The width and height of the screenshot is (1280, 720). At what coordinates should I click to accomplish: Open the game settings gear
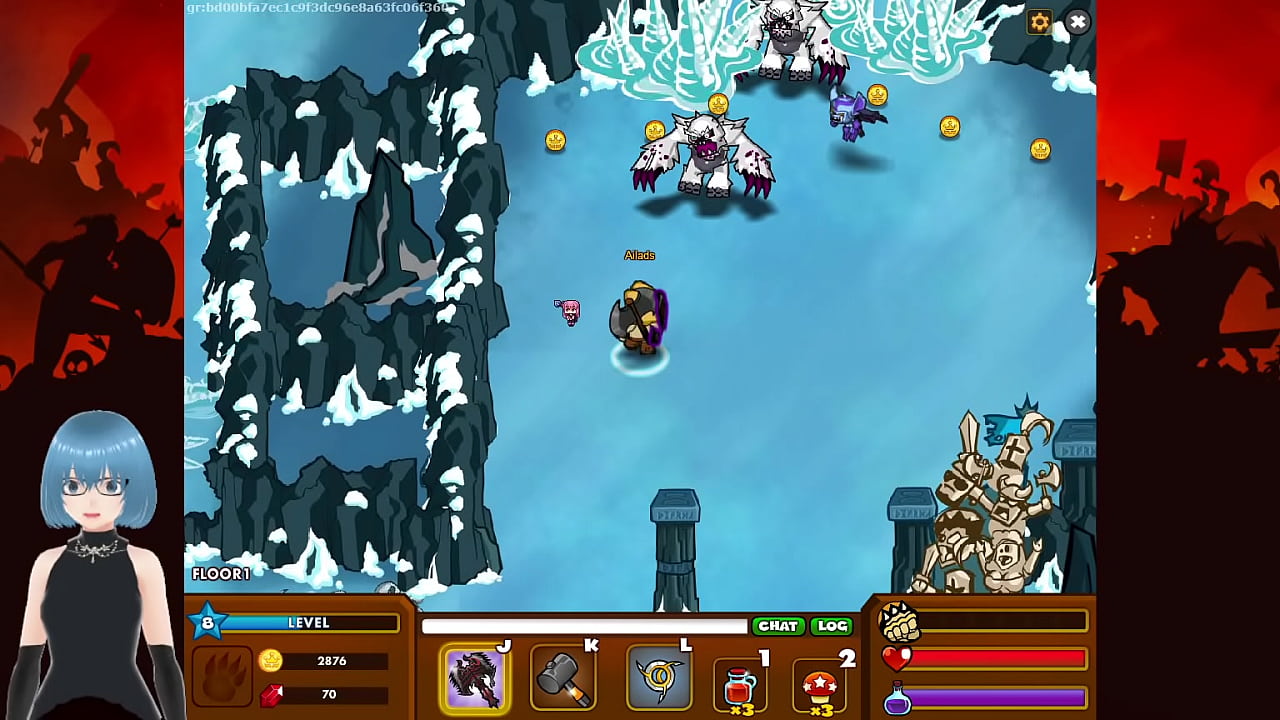[x=1039, y=21]
